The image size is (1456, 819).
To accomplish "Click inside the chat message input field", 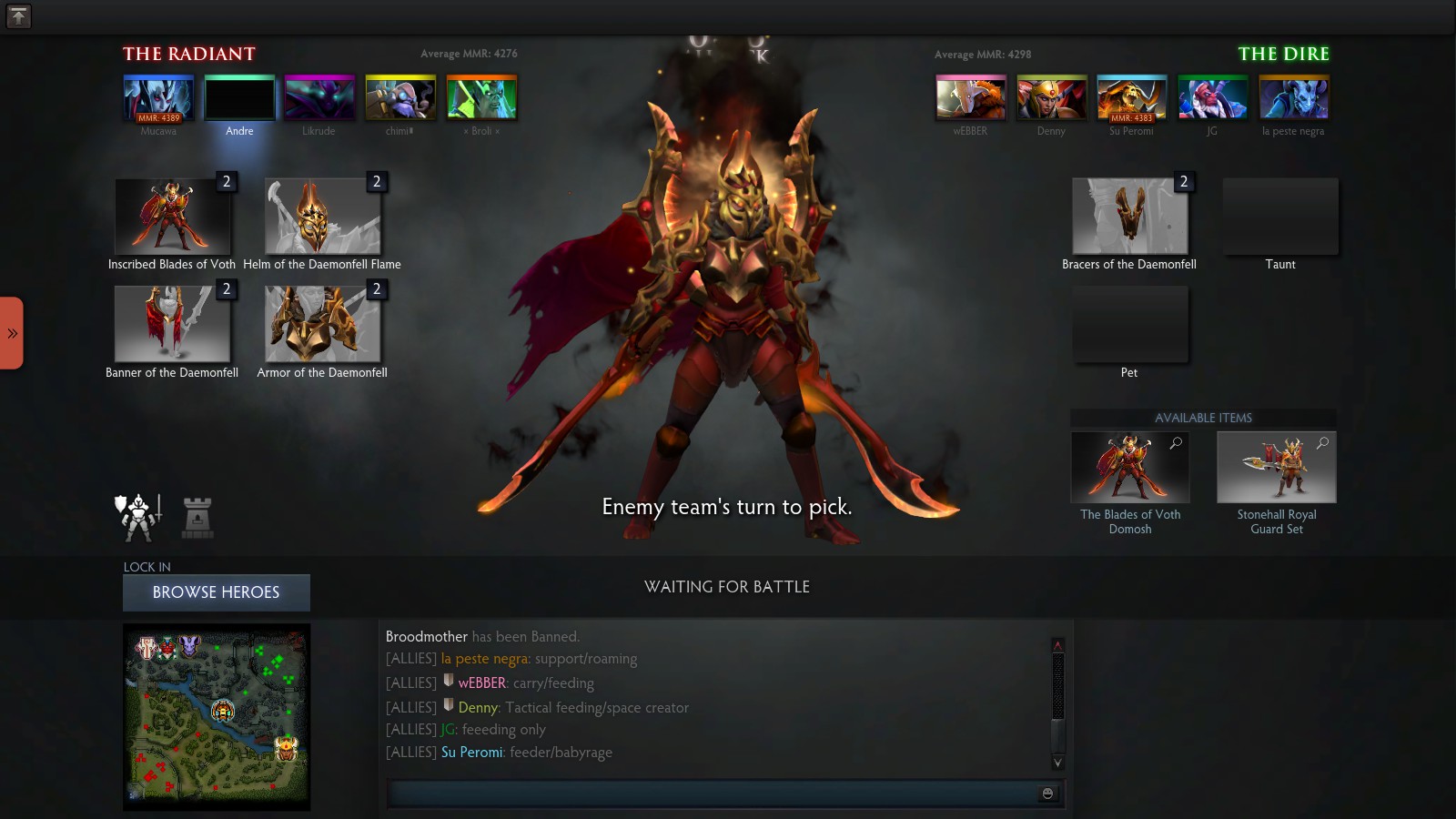I will (710, 794).
